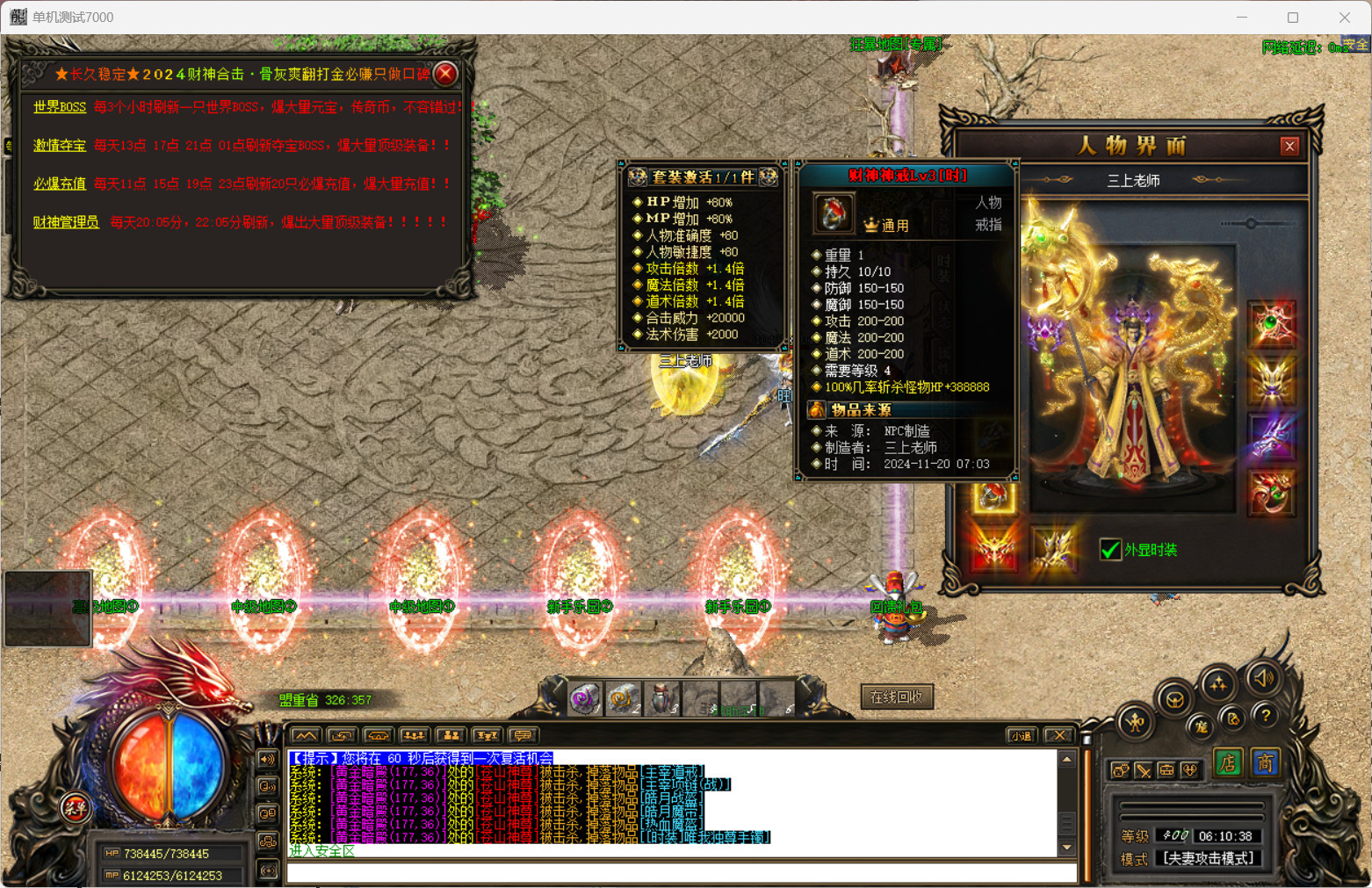Open the green 店 shop button
The height and width of the screenshot is (888, 1372).
click(x=1228, y=763)
